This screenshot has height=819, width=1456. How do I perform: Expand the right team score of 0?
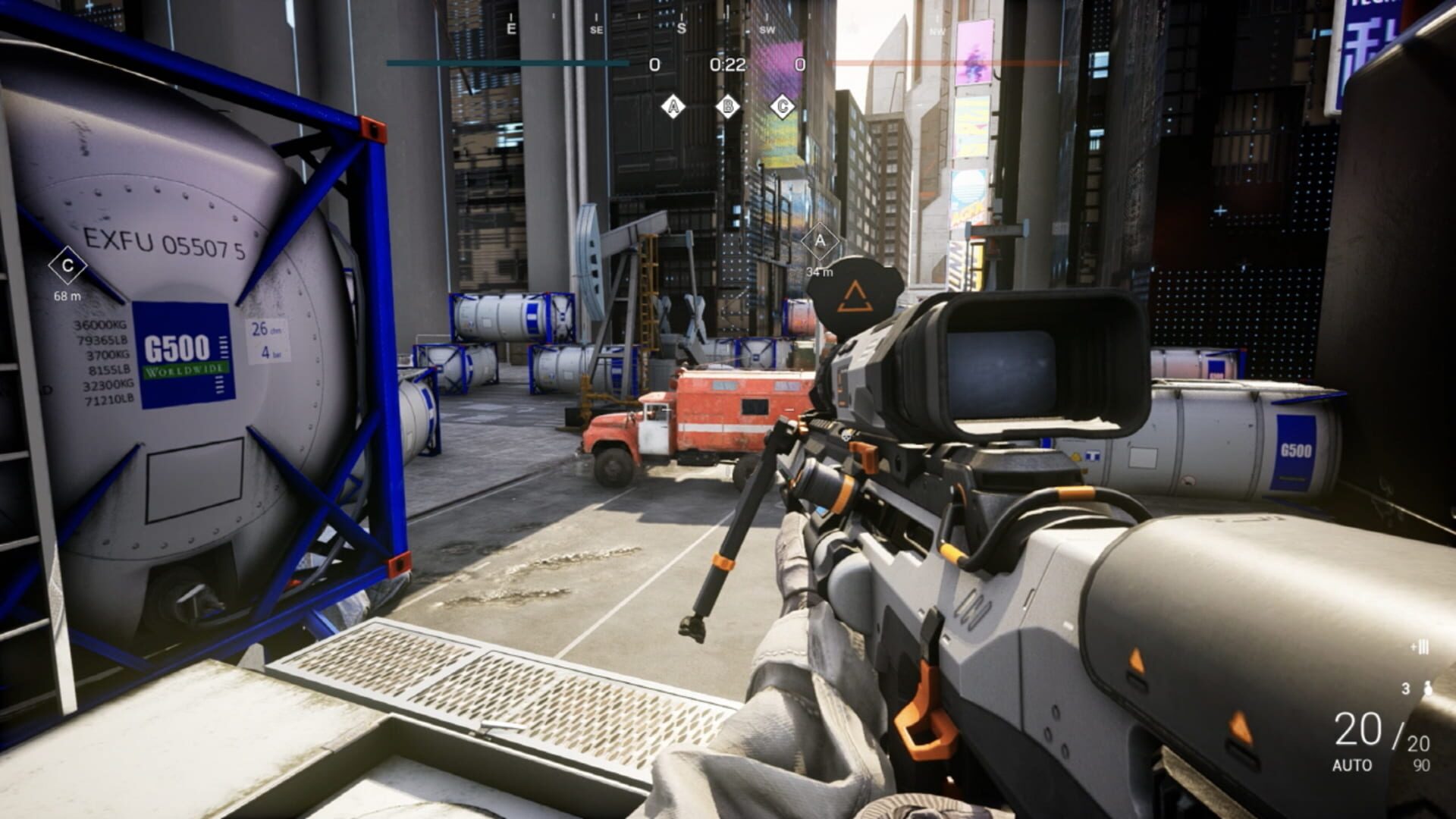point(802,64)
